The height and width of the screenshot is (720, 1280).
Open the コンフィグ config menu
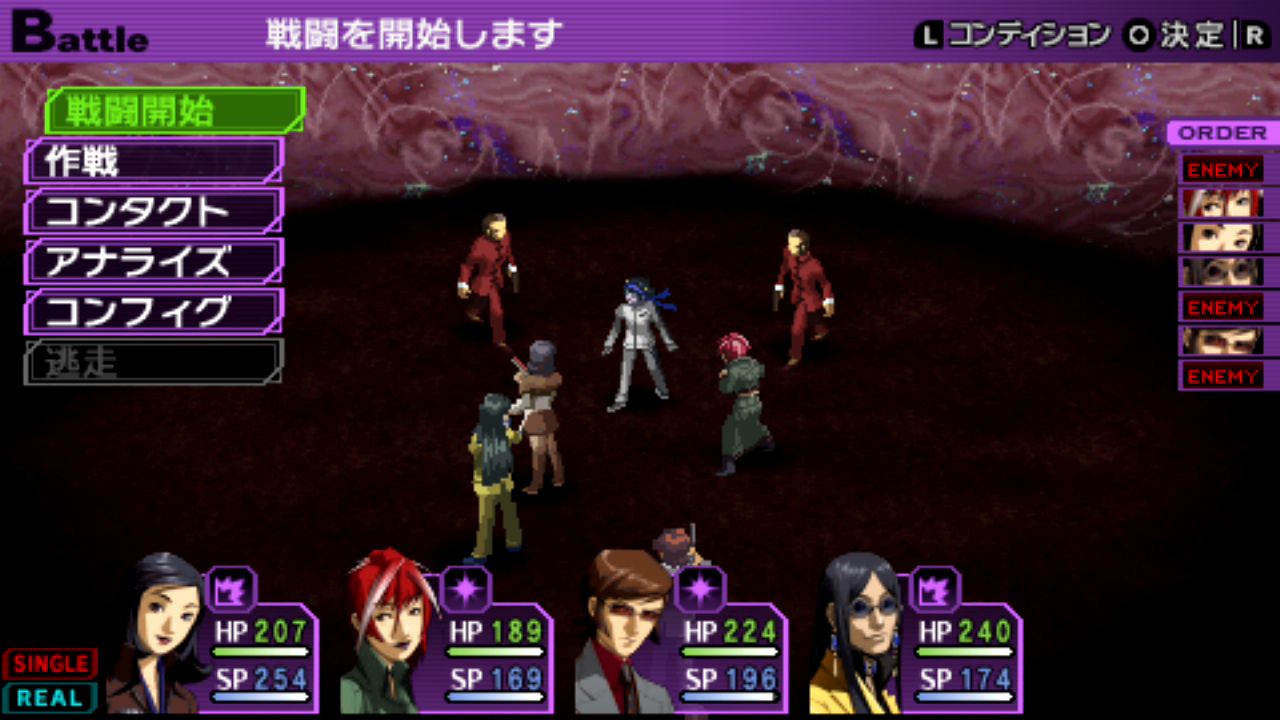(x=153, y=312)
